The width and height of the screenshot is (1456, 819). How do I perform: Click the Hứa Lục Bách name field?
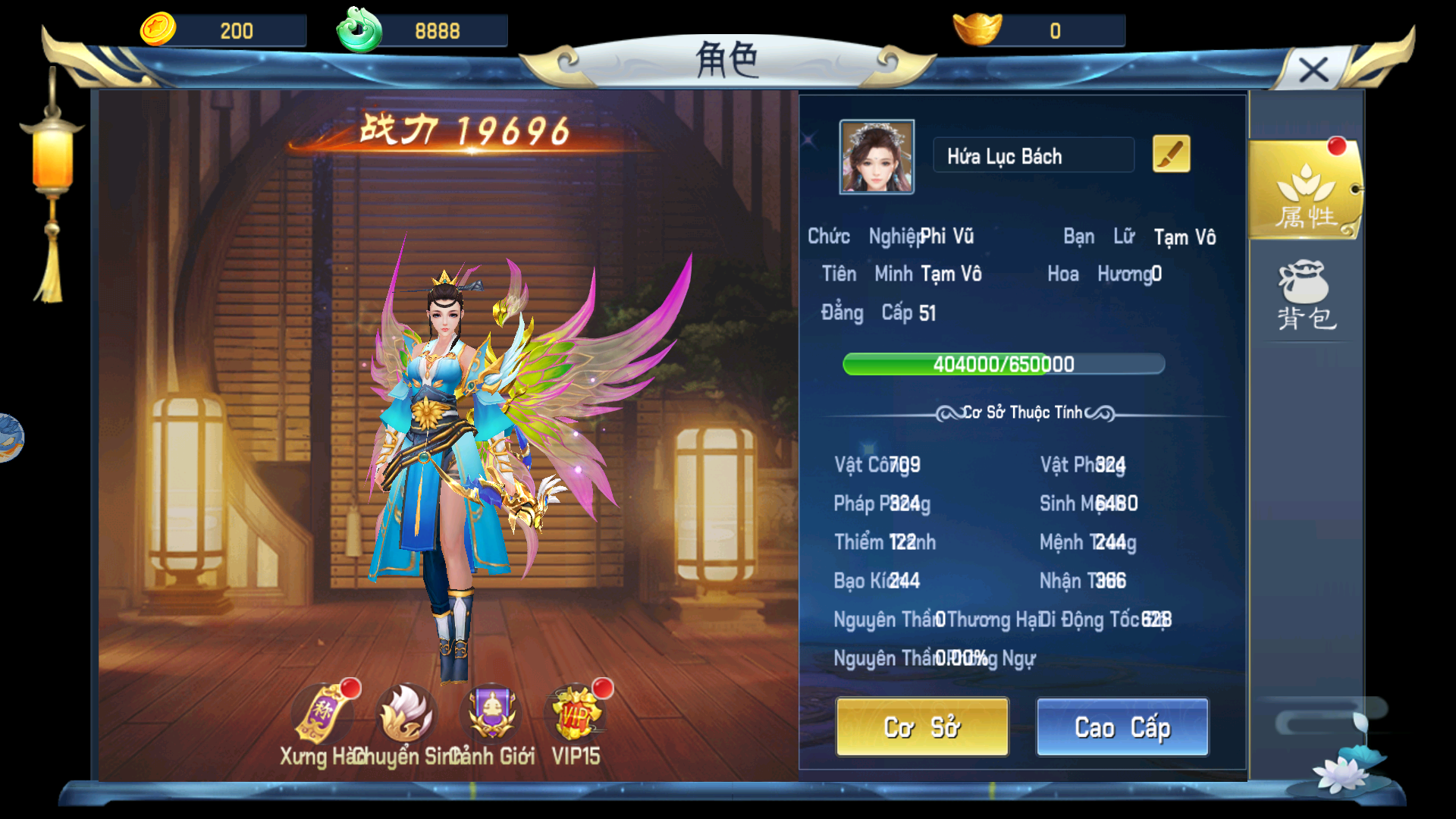point(1033,156)
